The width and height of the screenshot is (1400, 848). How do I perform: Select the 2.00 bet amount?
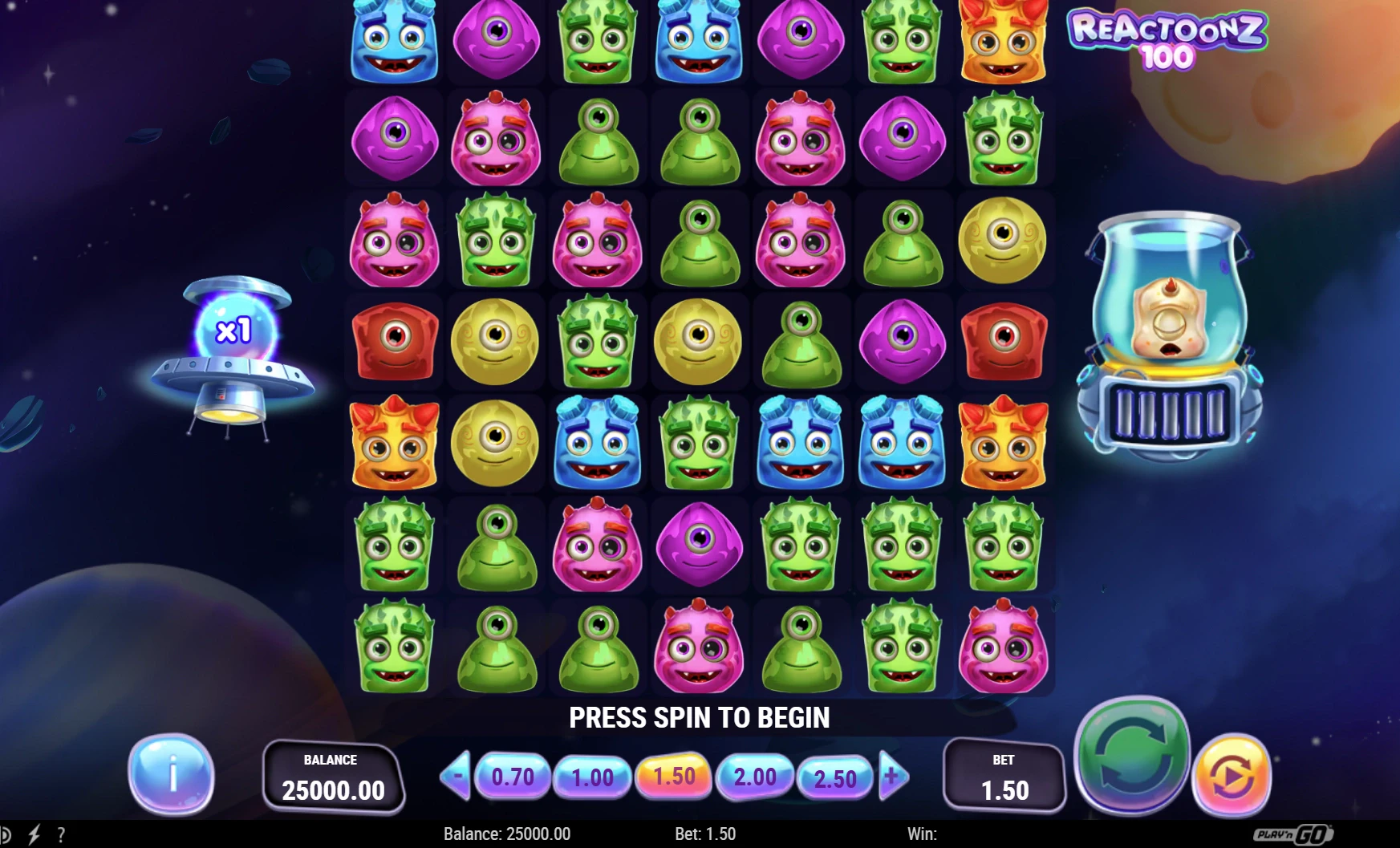[x=755, y=777]
